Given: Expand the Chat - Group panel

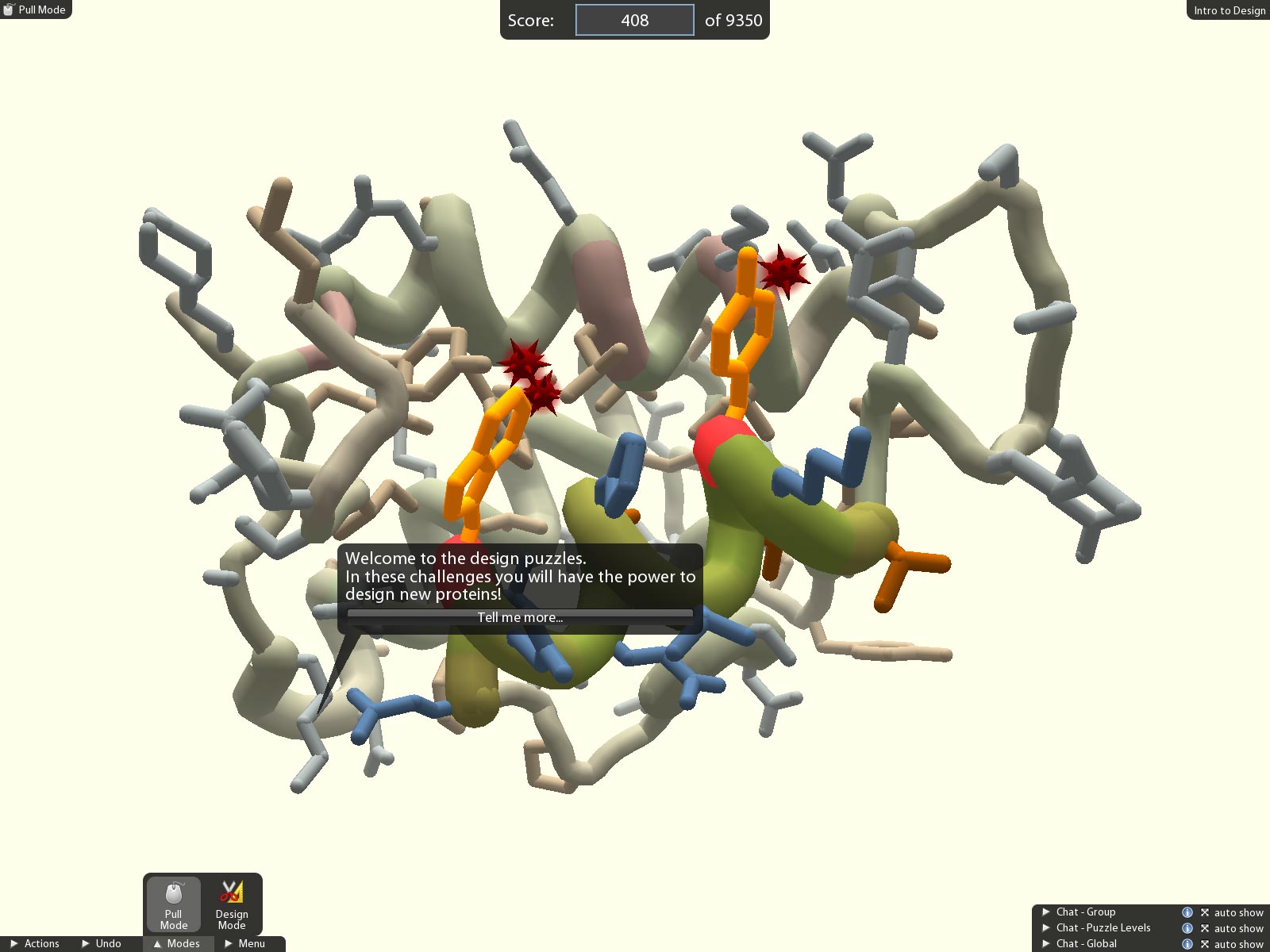Looking at the screenshot, I should [x=1084, y=912].
